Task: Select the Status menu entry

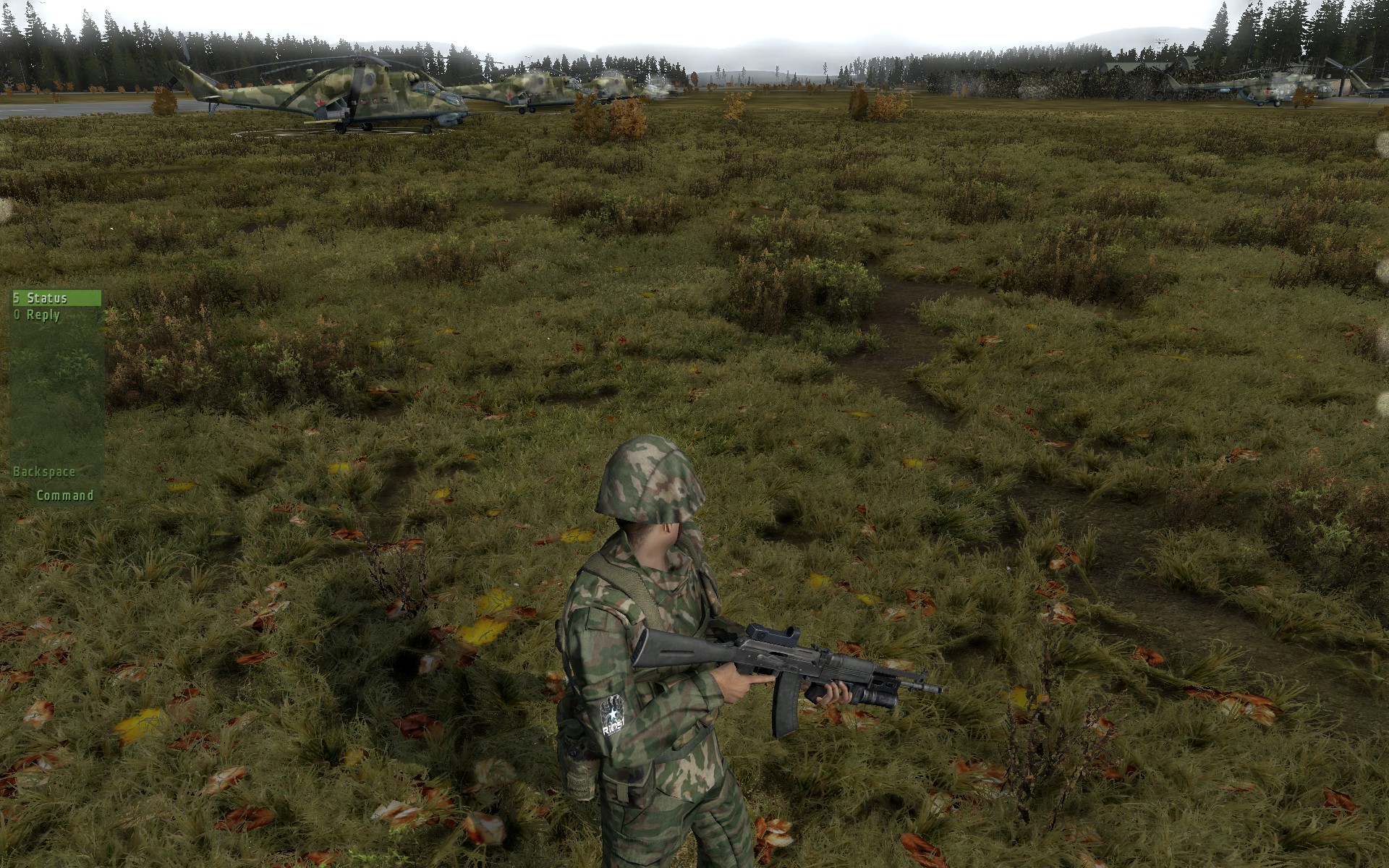Action: click(x=47, y=298)
